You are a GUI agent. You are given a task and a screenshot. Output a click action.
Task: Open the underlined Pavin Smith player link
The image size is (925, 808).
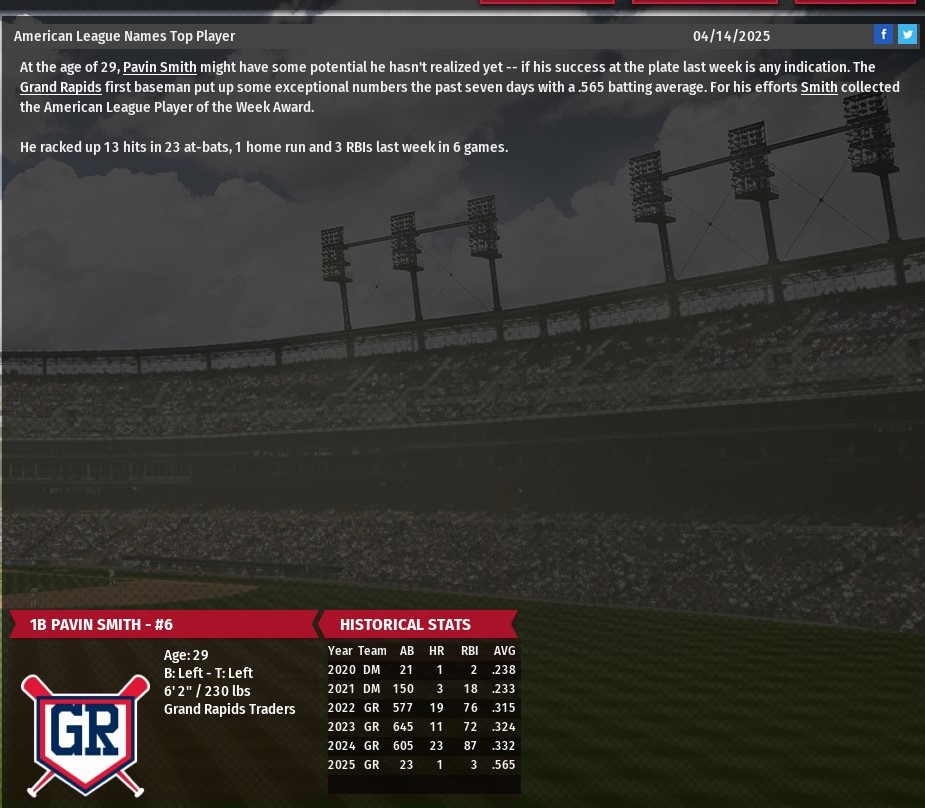coord(160,68)
